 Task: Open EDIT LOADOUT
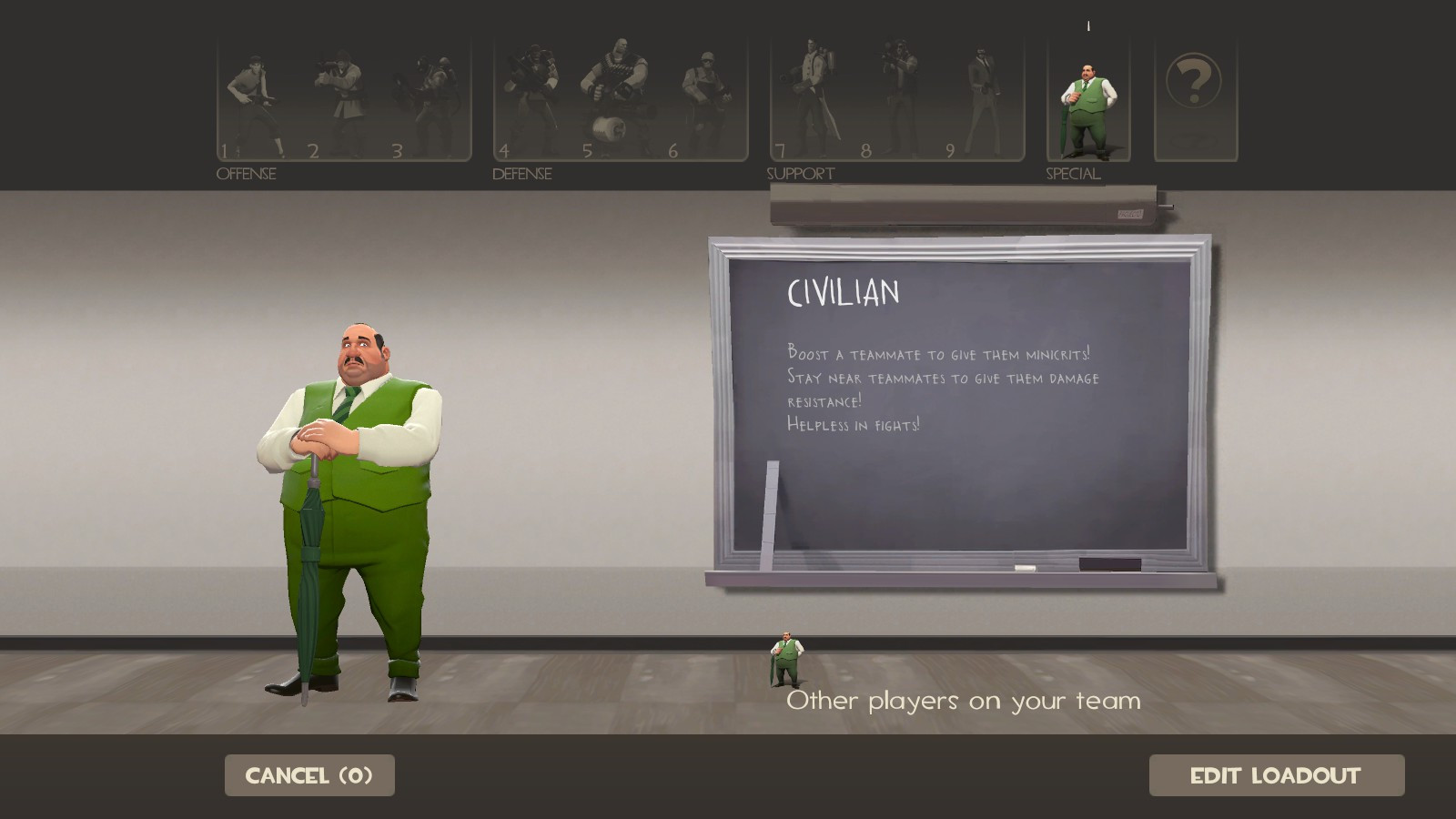[1274, 775]
